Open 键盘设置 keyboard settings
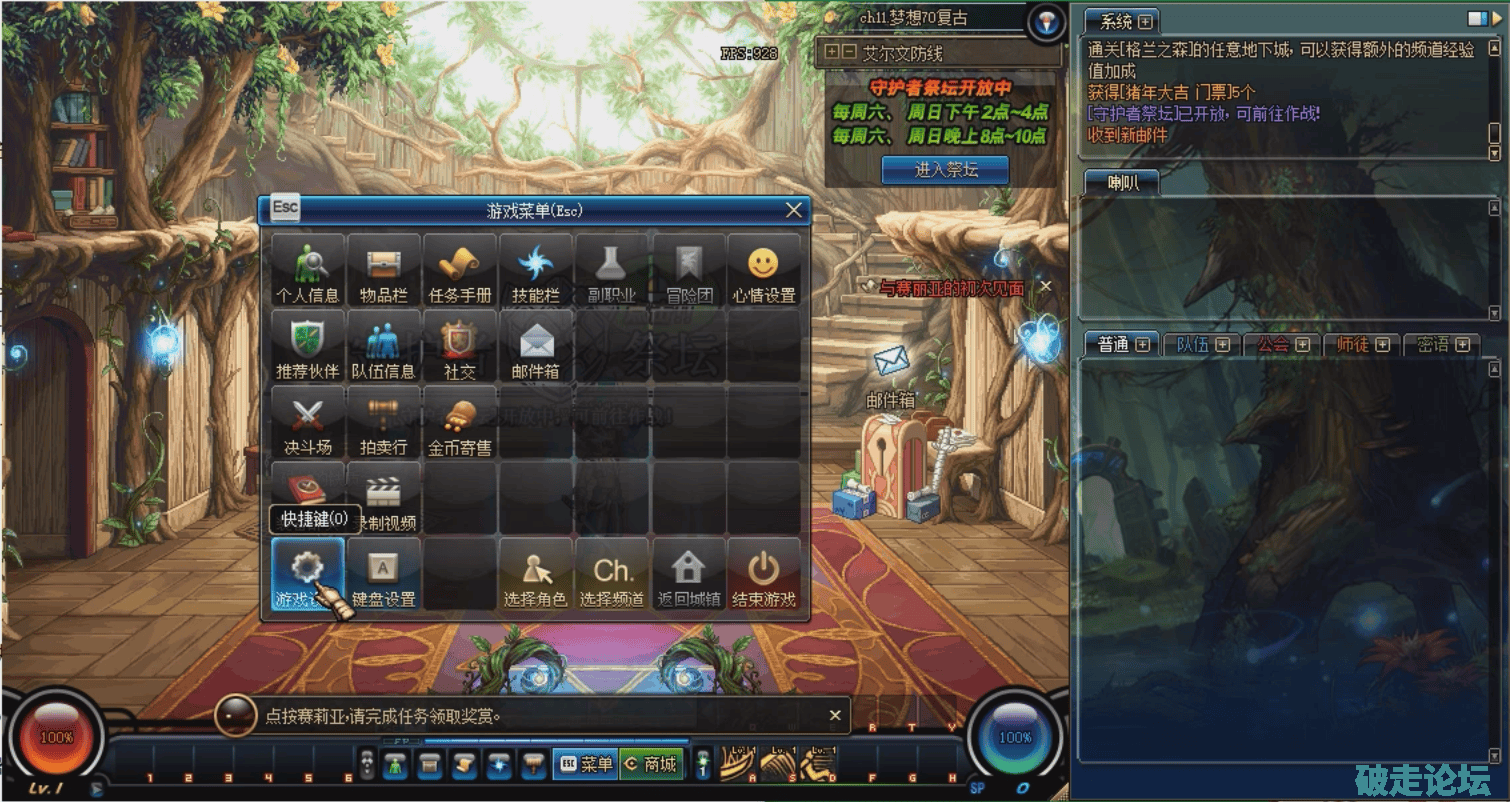The image size is (1510, 802). click(384, 575)
